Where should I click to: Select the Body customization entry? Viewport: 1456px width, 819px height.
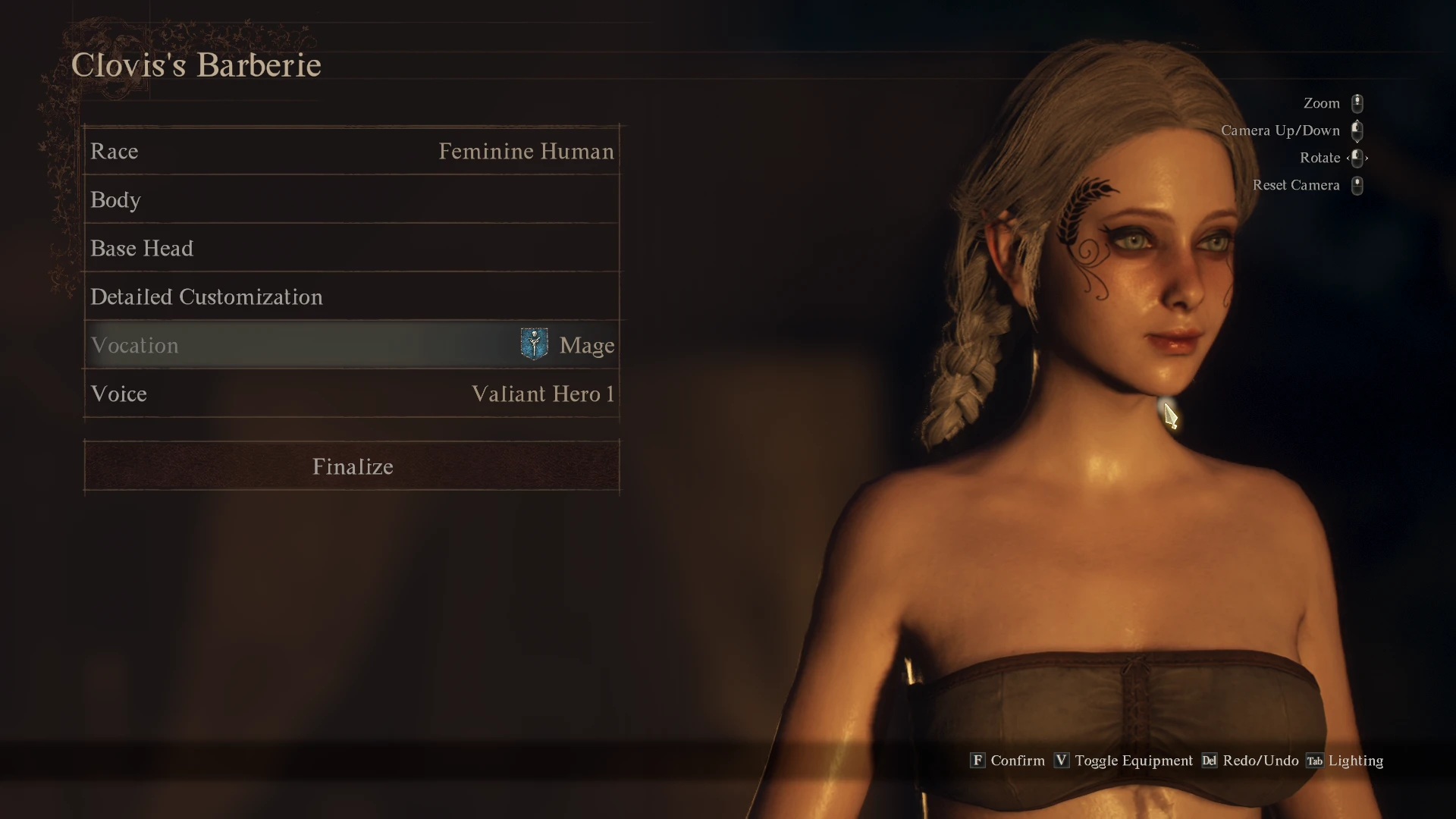coord(352,200)
